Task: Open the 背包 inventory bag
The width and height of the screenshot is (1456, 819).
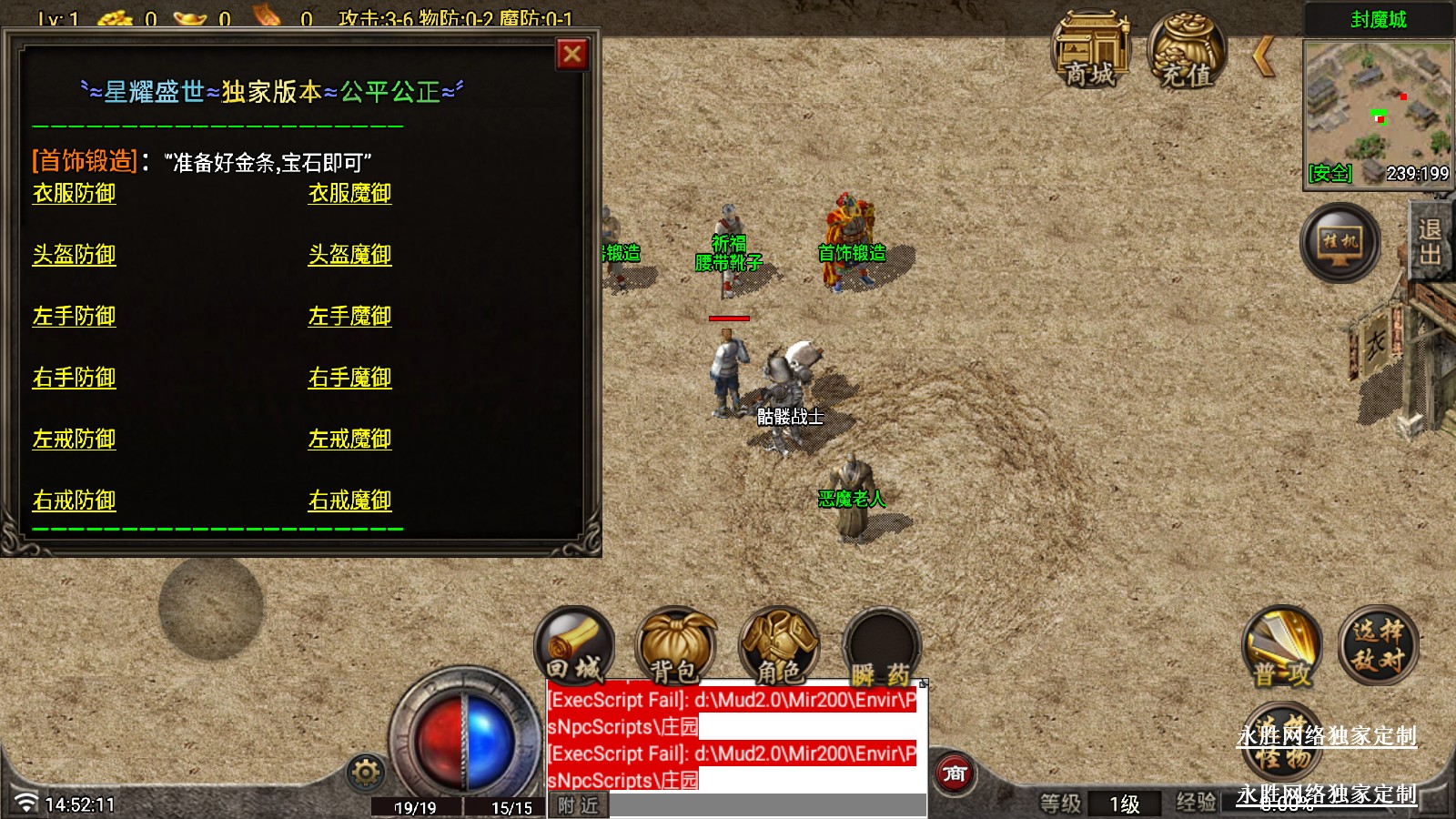Action: tap(675, 646)
